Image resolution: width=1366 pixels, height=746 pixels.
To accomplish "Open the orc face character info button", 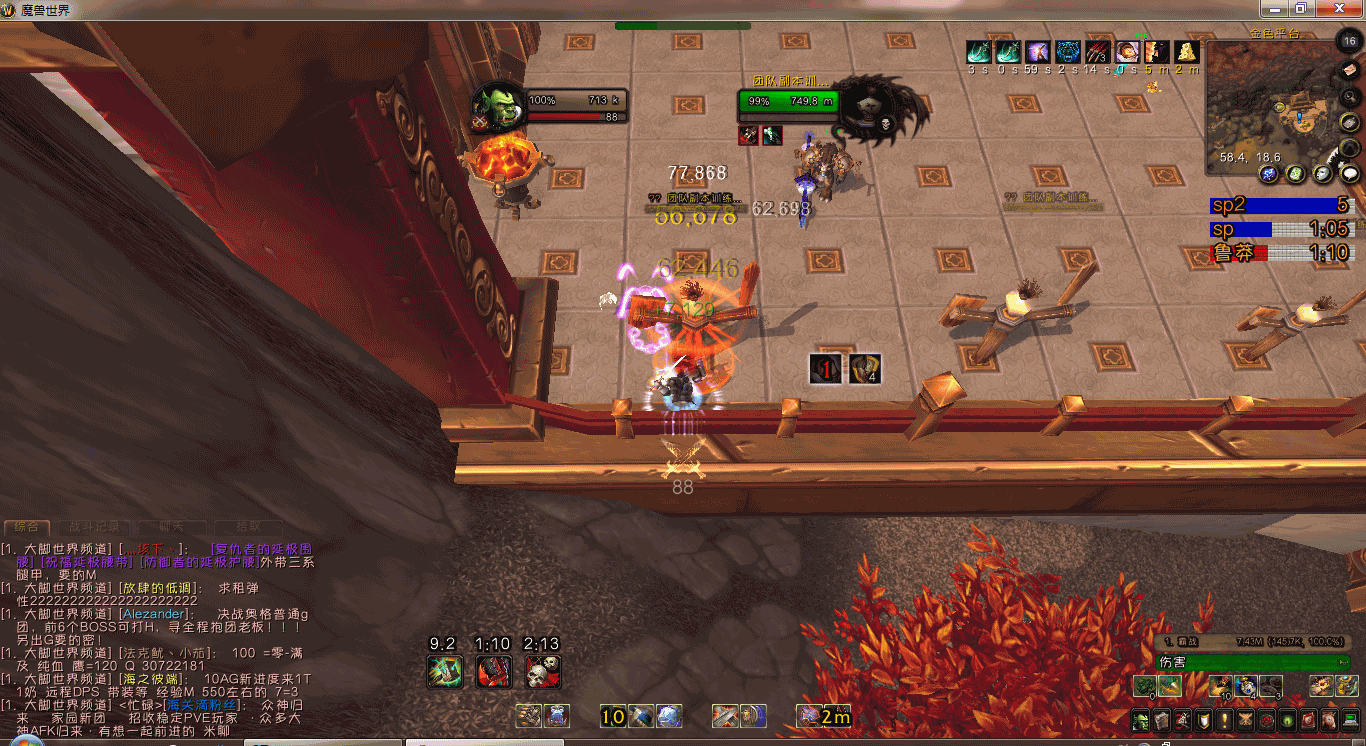I will tap(1140, 720).
